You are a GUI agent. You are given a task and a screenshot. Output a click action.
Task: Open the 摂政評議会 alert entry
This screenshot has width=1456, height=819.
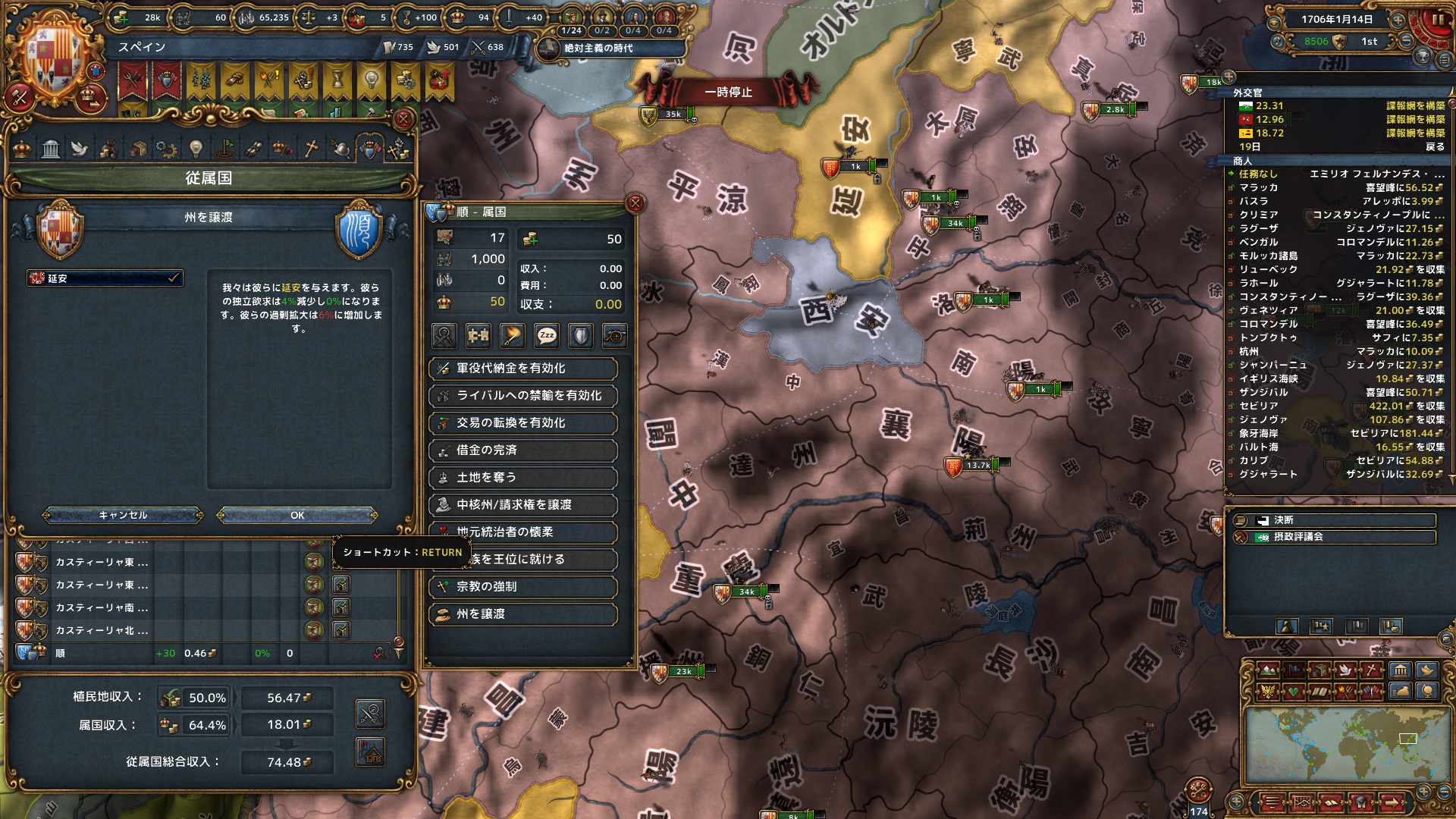(x=1335, y=537)
